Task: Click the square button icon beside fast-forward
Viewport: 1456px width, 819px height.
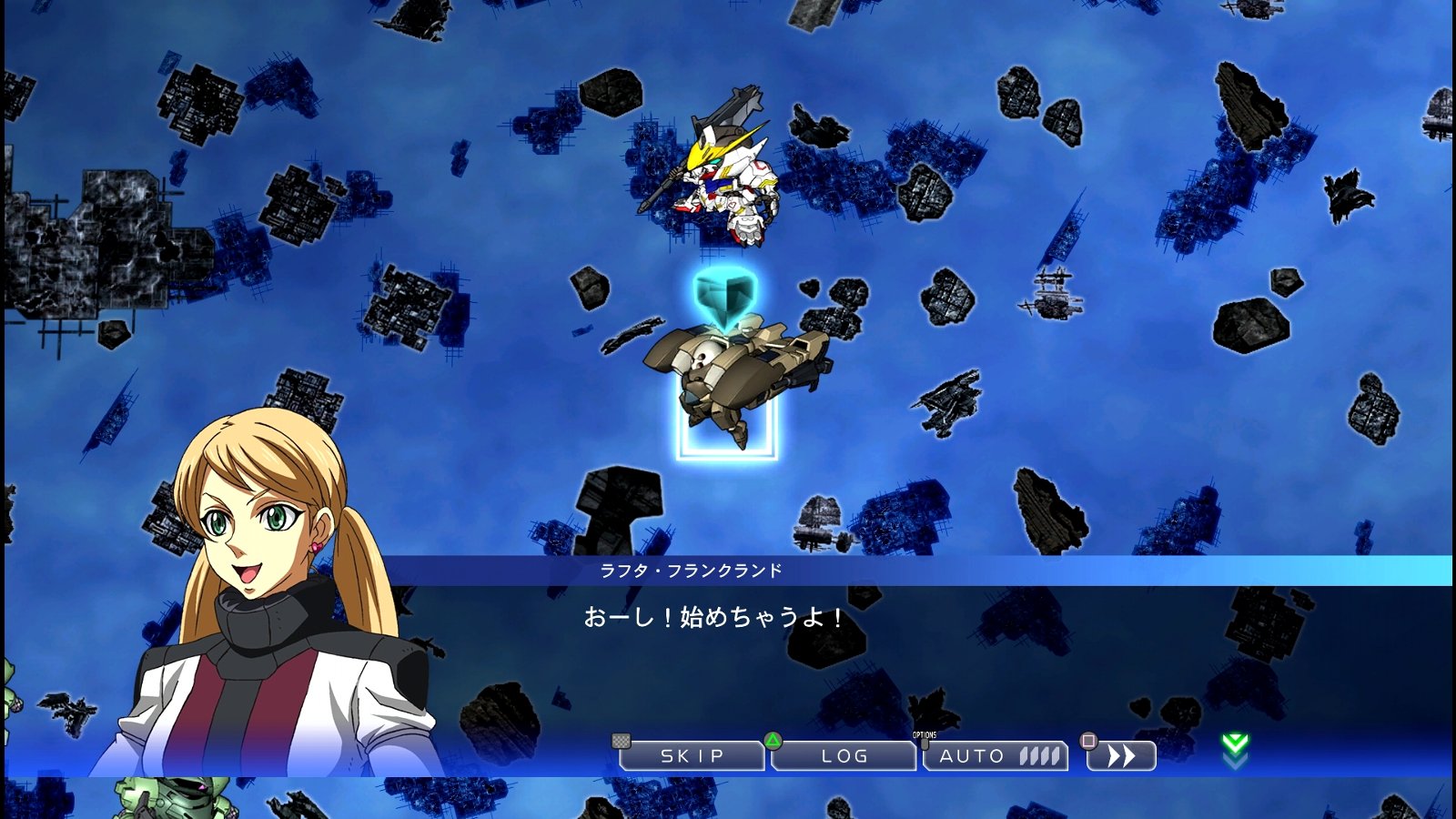Action: 1087,743
